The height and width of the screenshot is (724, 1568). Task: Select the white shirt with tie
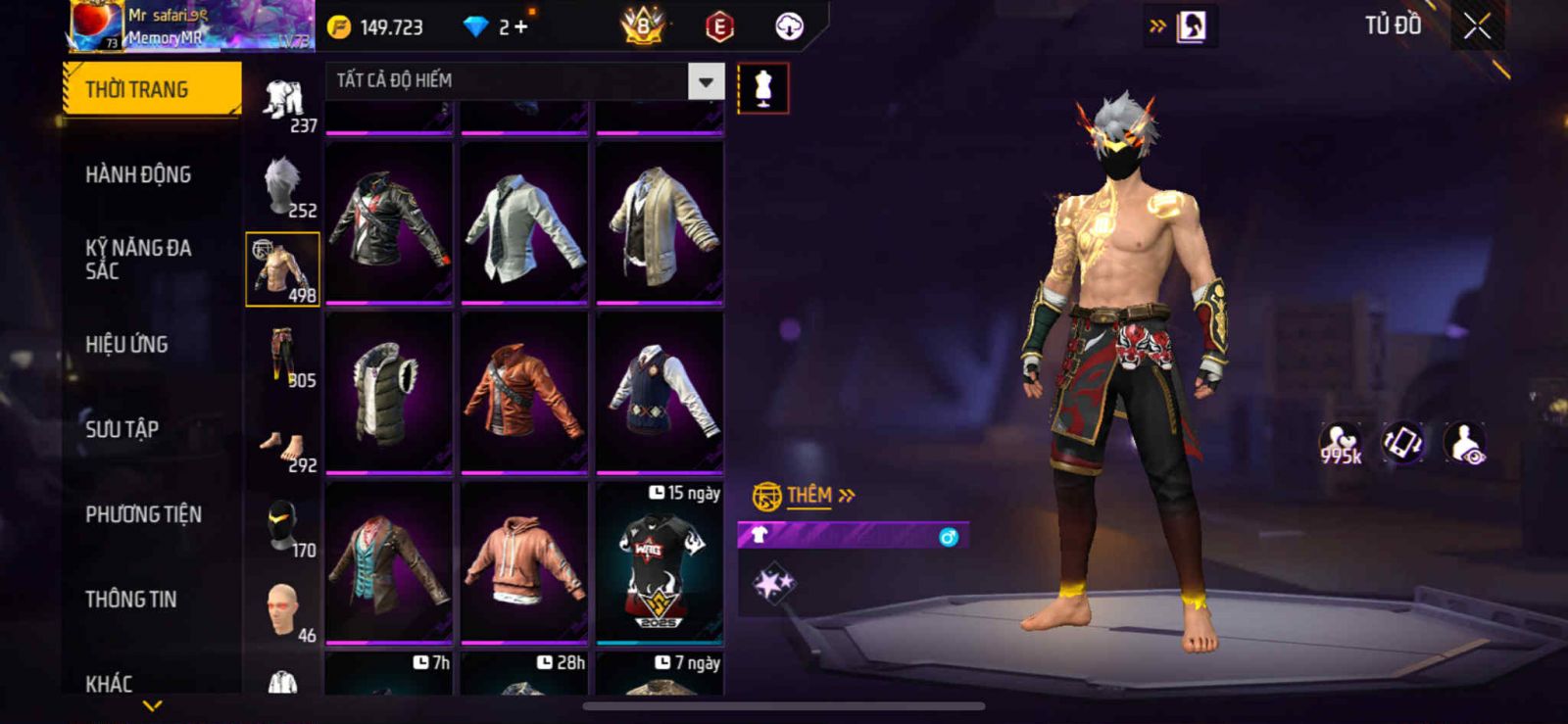pos(524,221)
